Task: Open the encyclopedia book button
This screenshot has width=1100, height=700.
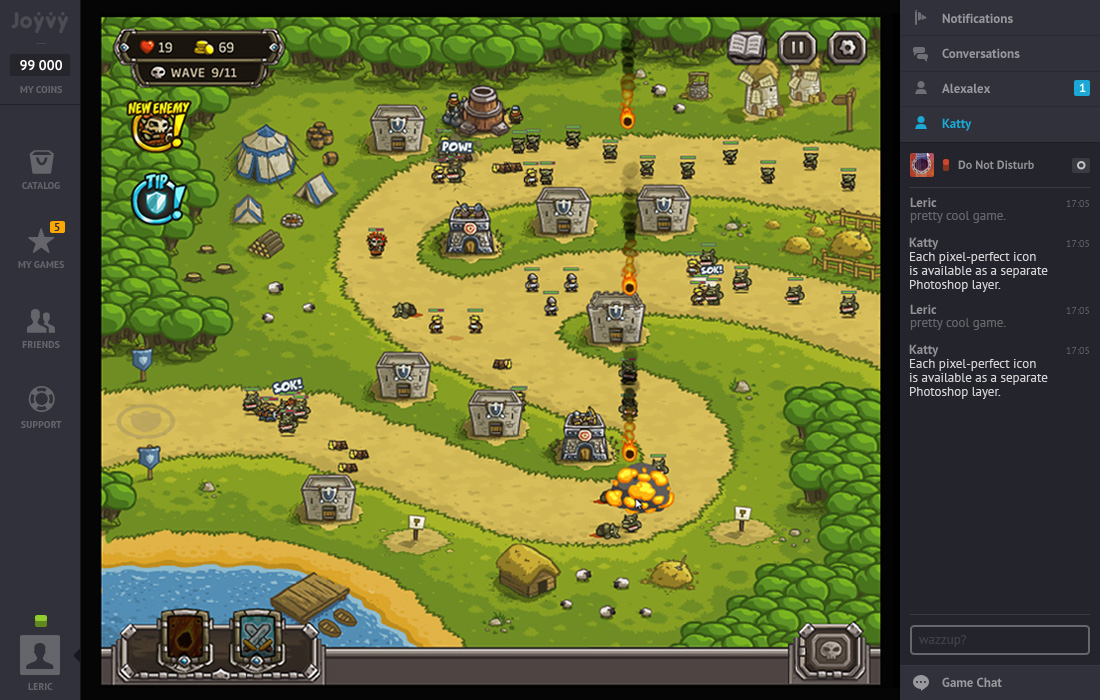Action: pos(747,46)
